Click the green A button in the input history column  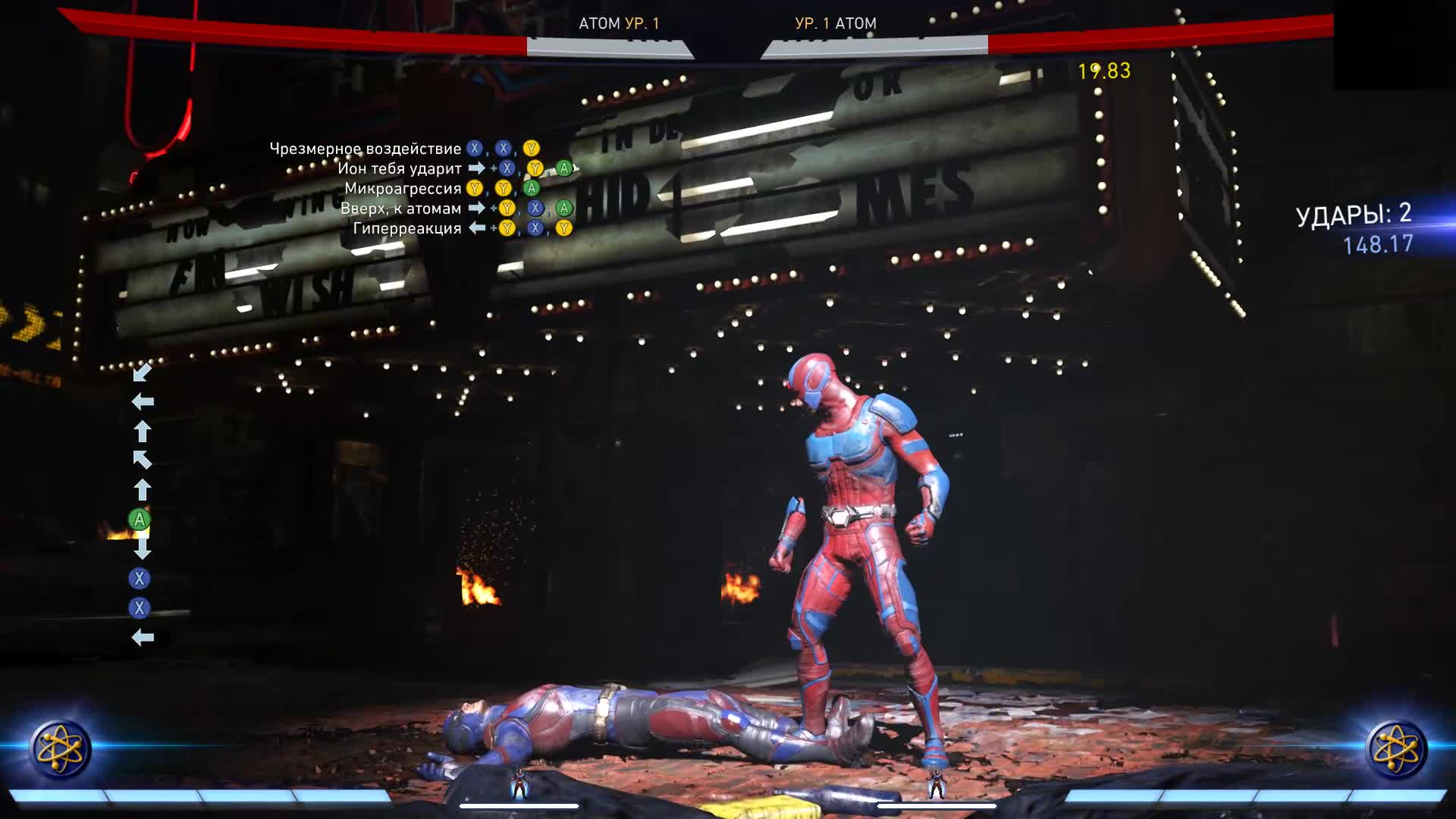[139, 520]
